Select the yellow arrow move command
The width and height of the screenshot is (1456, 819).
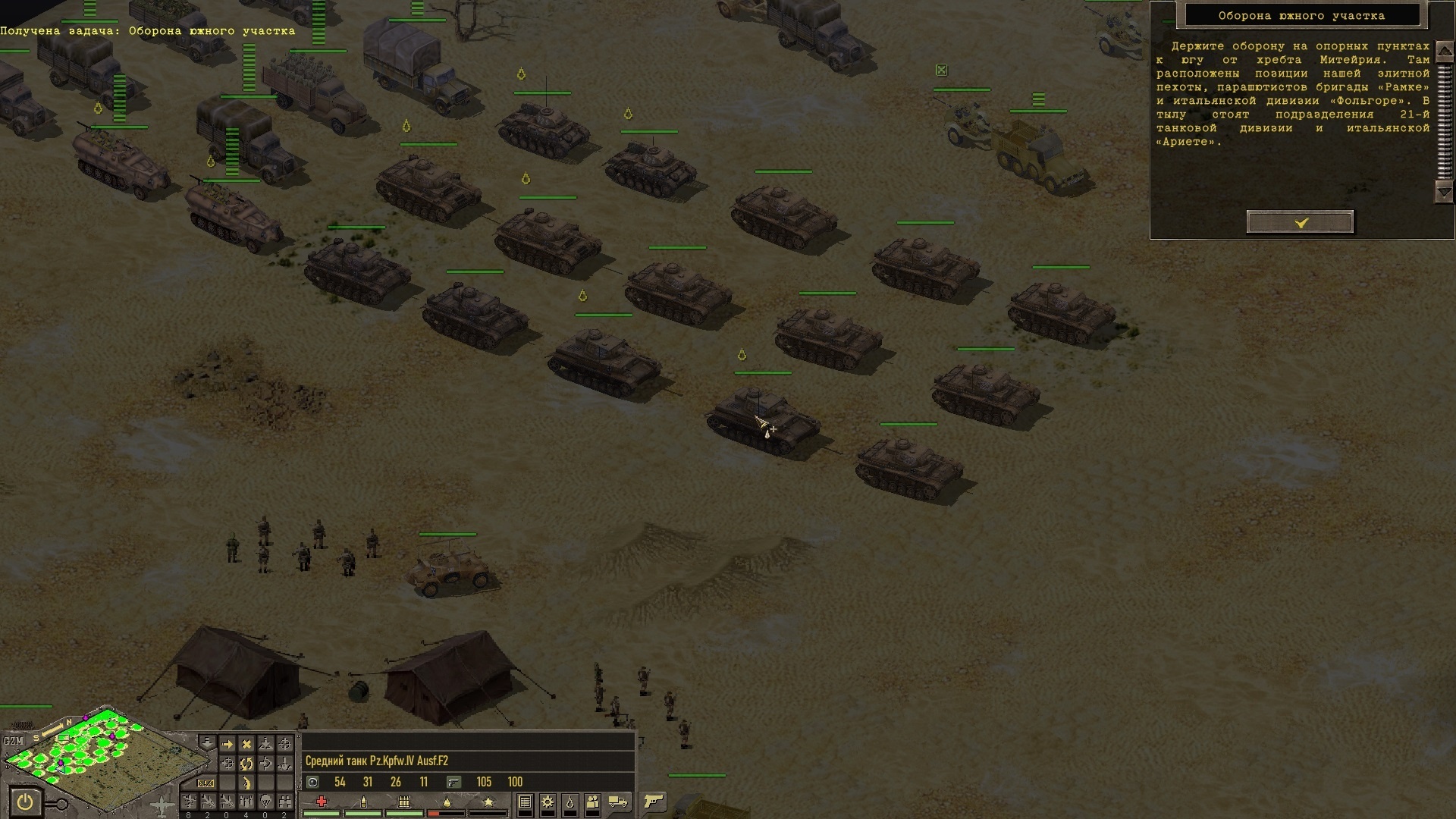click(x=226, y=745)
